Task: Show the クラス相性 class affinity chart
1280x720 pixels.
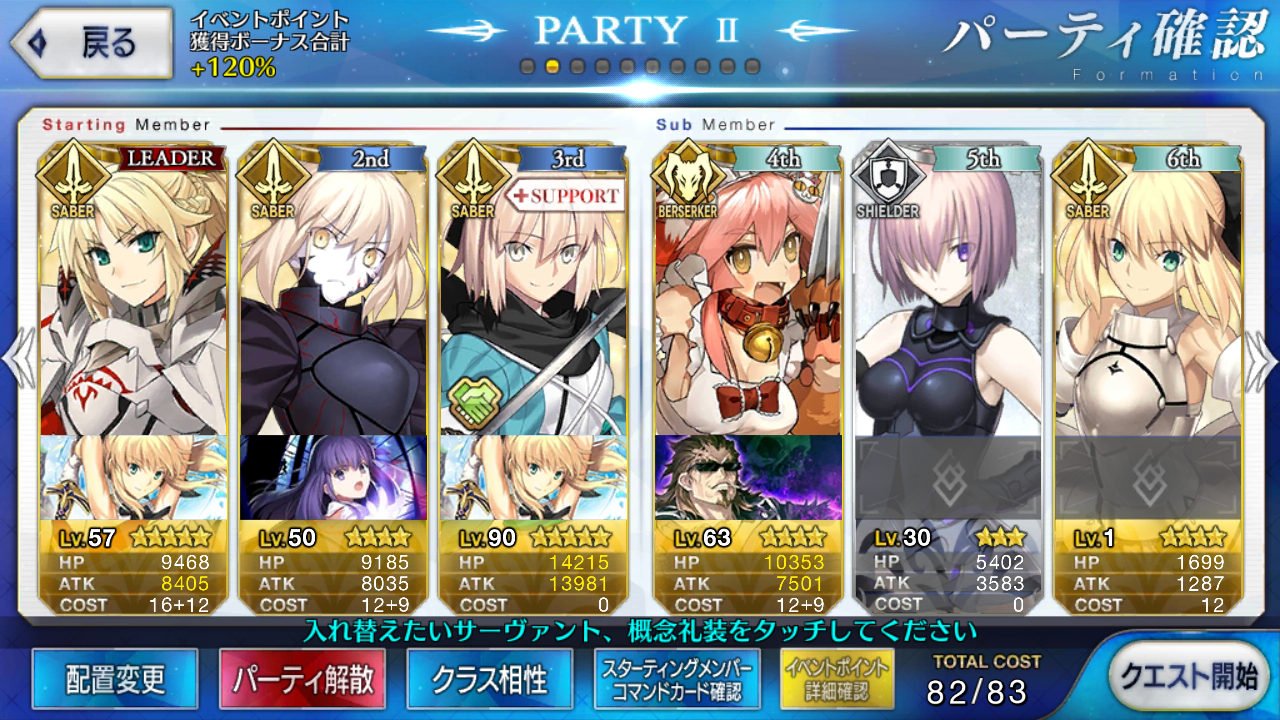Action: (490, 679)
